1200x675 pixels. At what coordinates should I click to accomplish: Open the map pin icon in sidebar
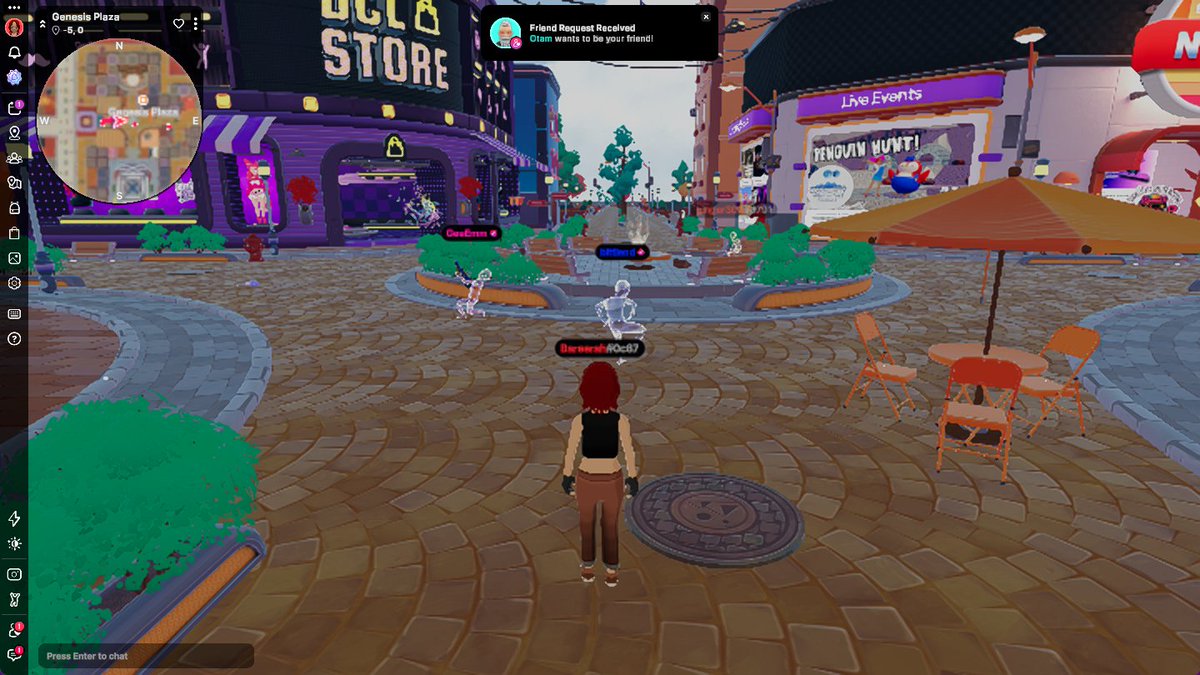(14, 132)
